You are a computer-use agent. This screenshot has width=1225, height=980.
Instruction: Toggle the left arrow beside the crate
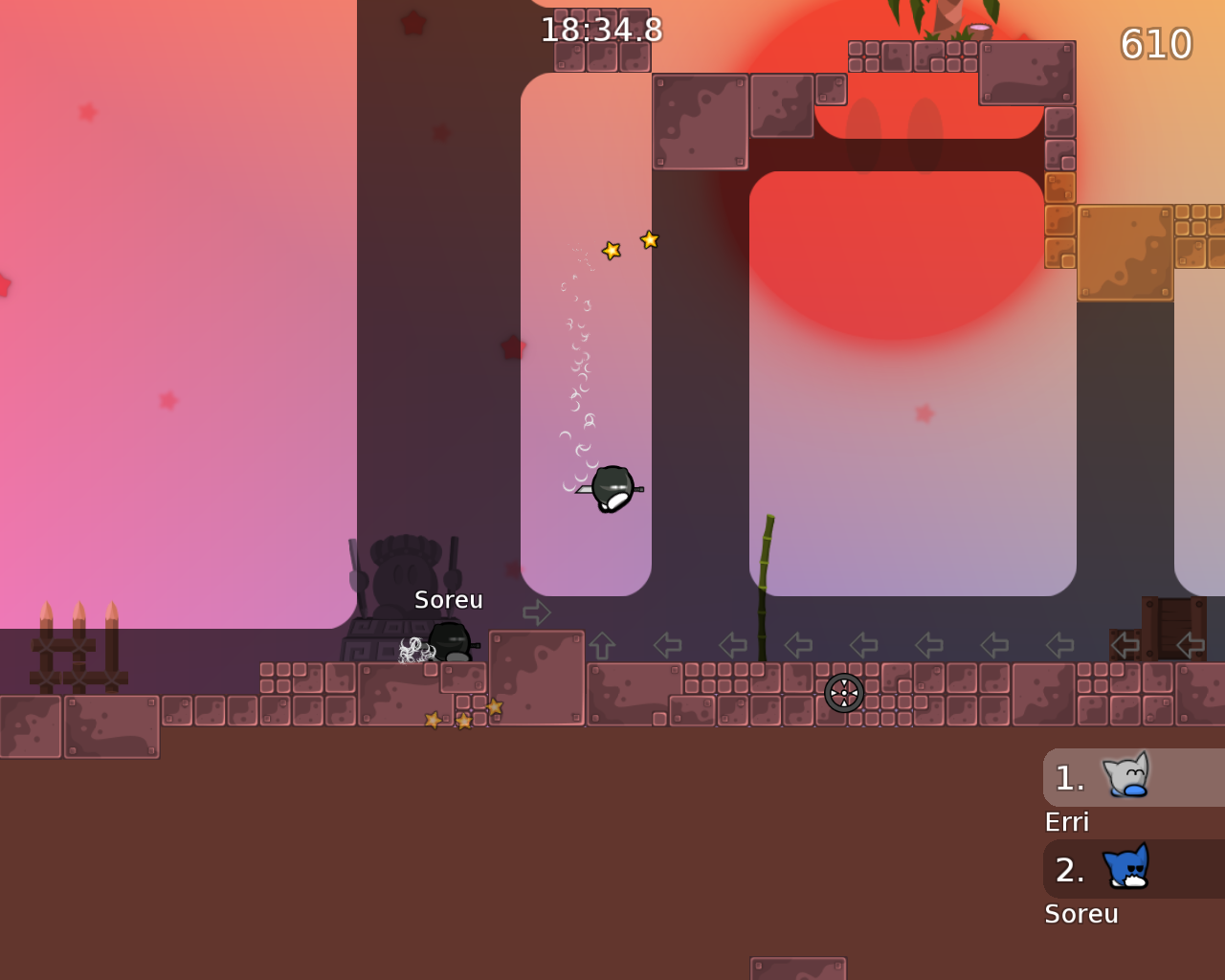pos(1125,643)
